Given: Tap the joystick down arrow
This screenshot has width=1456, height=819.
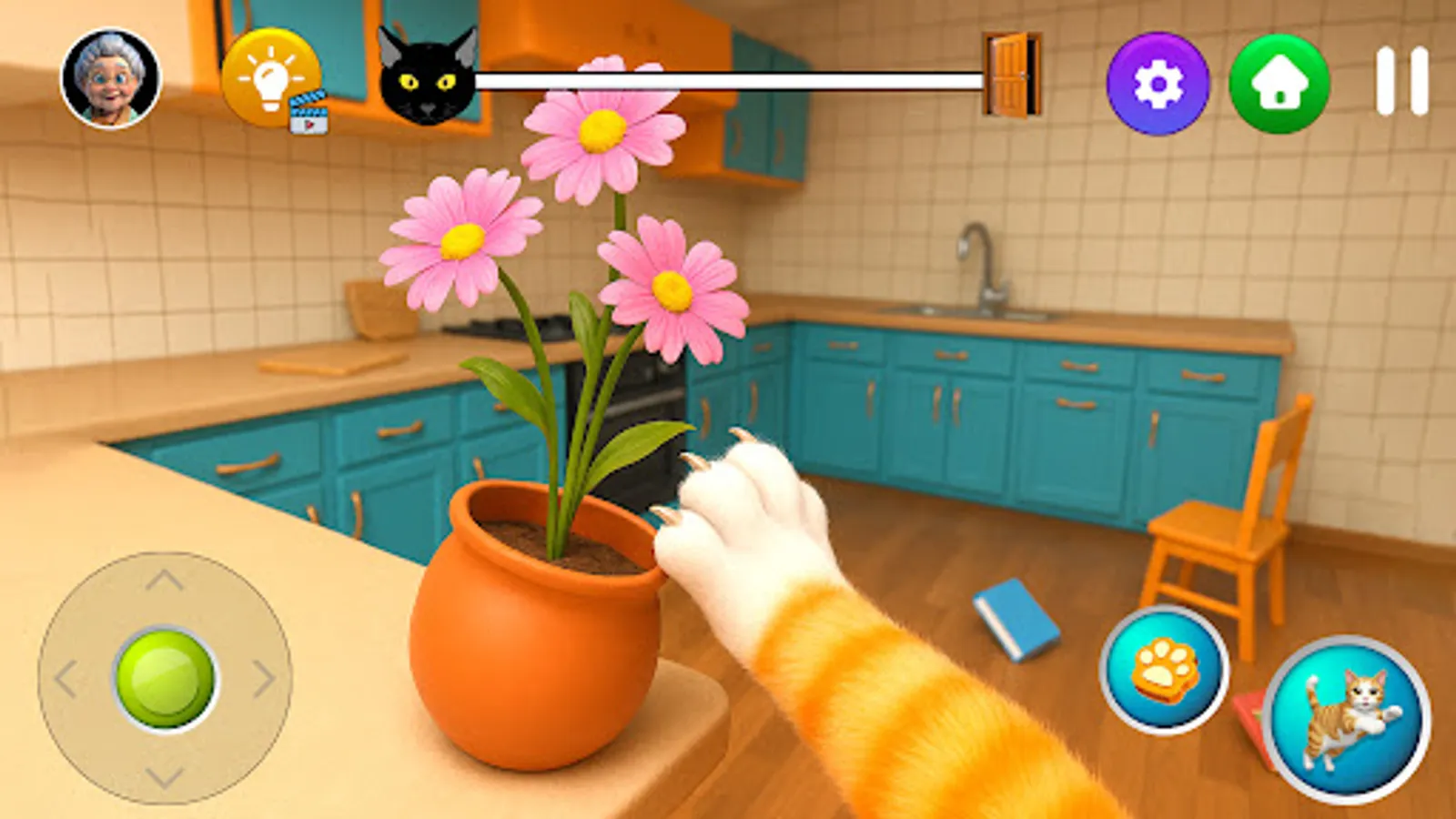Looking at the screenshot, I should coord(164,778).
